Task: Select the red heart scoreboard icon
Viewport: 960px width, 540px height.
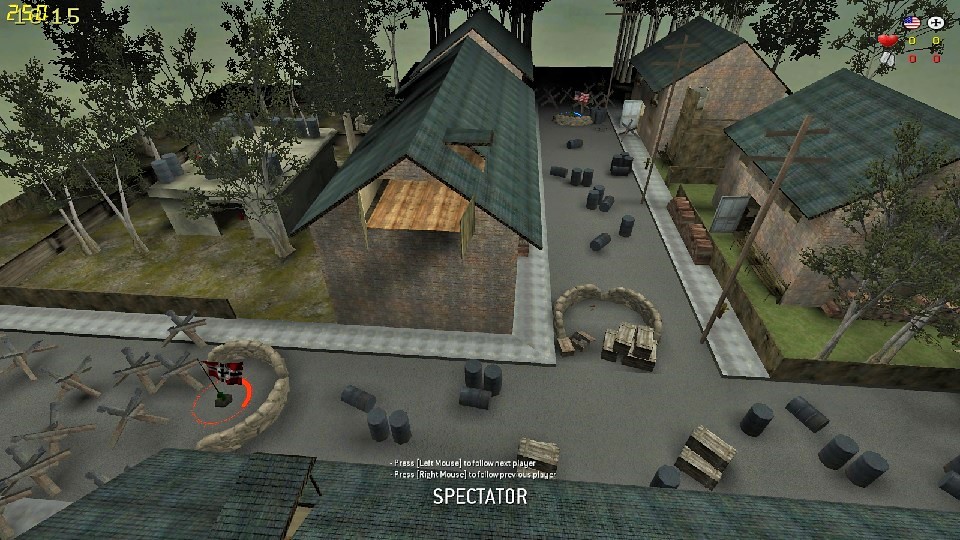Action: point(887,41)
